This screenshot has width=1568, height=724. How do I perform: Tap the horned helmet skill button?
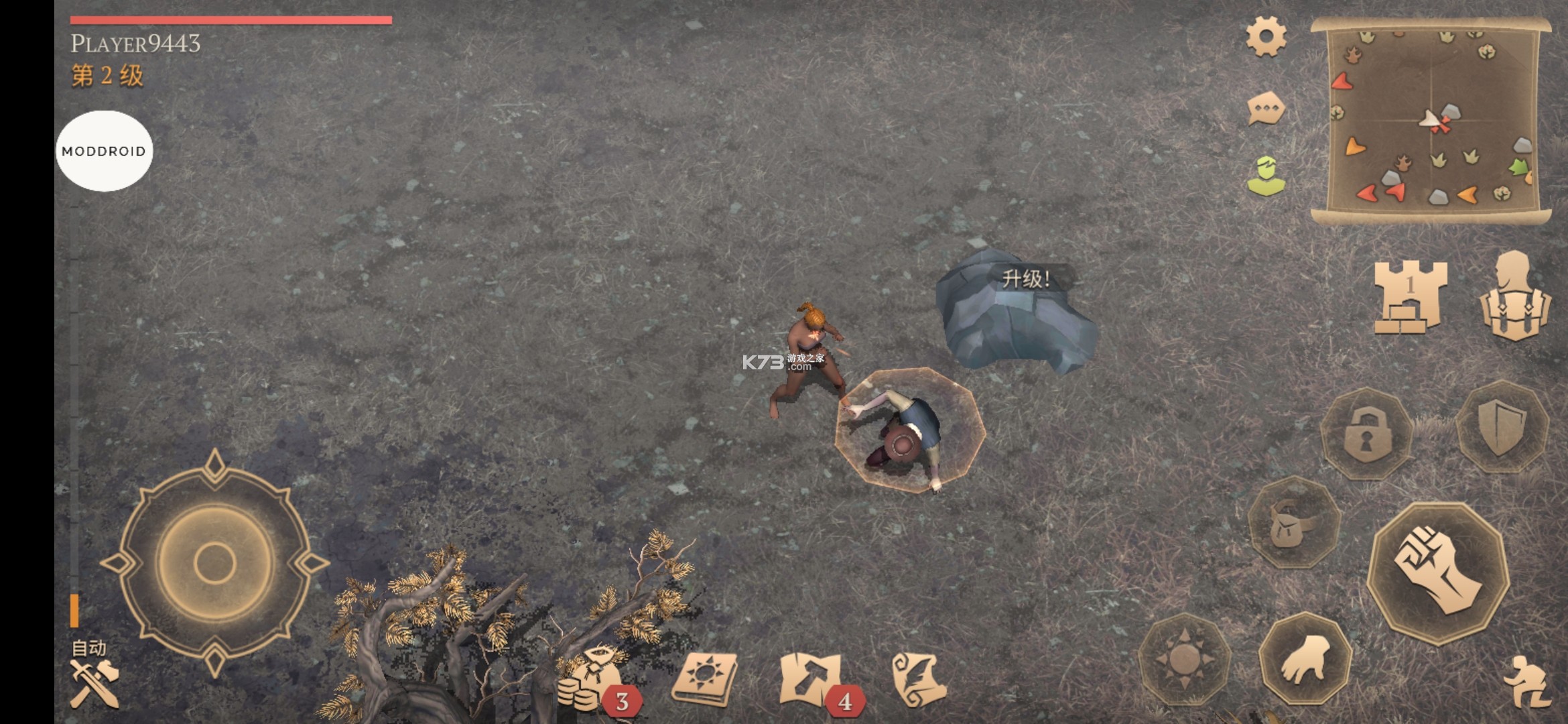(x=1293, y=524)
